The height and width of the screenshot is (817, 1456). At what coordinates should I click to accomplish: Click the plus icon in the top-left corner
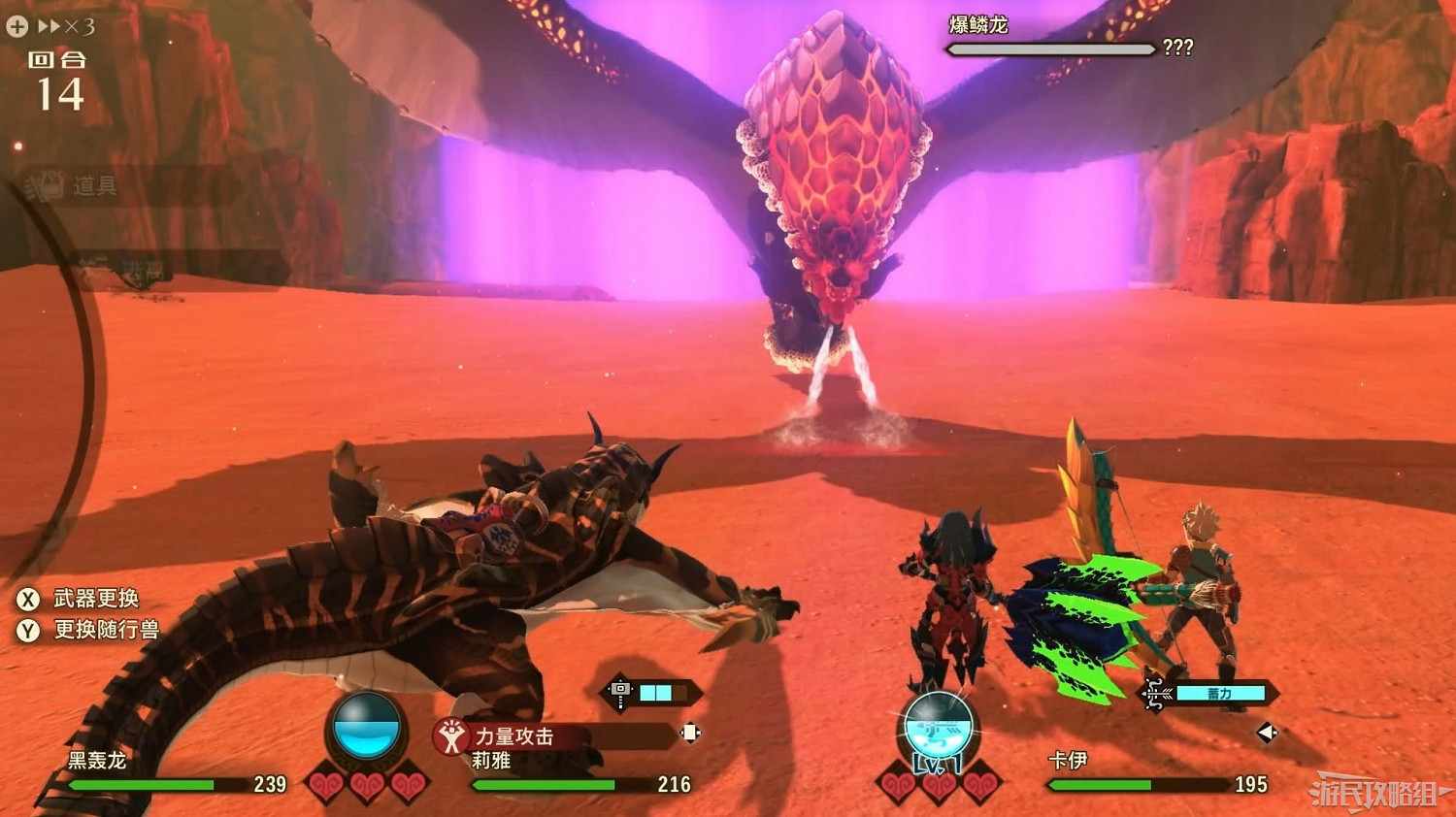click(17, 27)
